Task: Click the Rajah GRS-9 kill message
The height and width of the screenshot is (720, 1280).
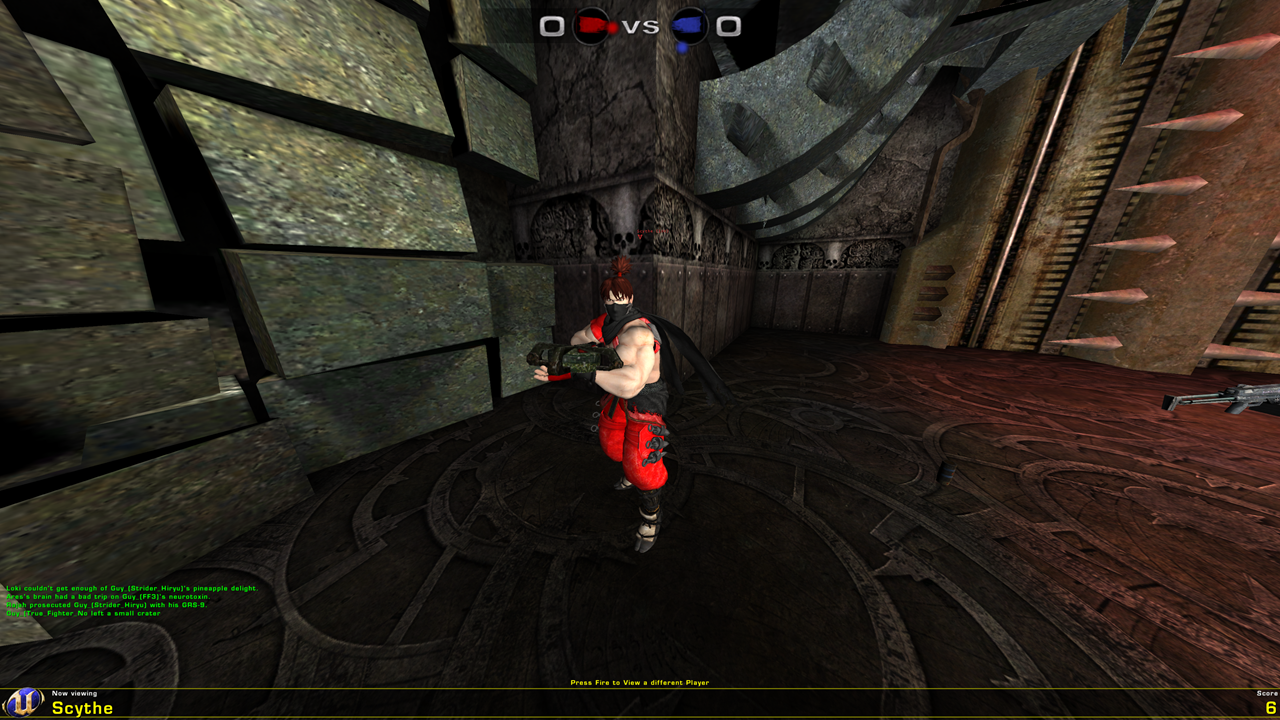Action: (105, 607)
